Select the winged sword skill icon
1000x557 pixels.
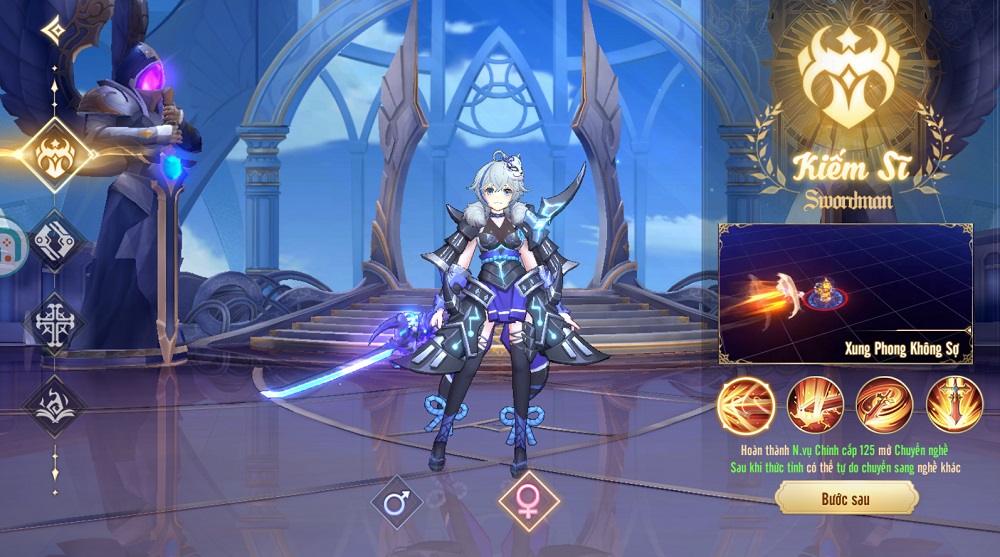point(954,405)
